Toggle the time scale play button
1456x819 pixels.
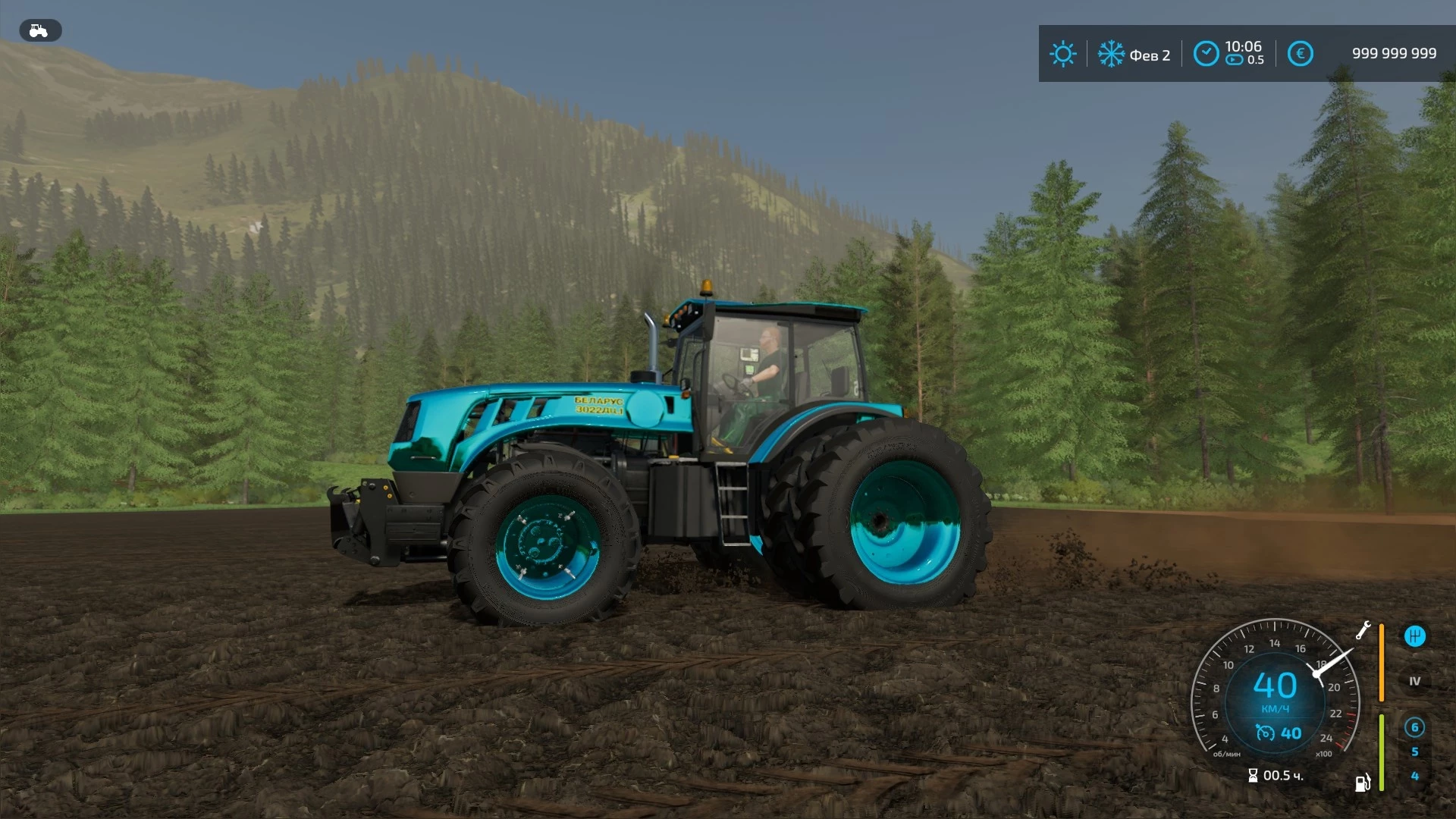1235,60
